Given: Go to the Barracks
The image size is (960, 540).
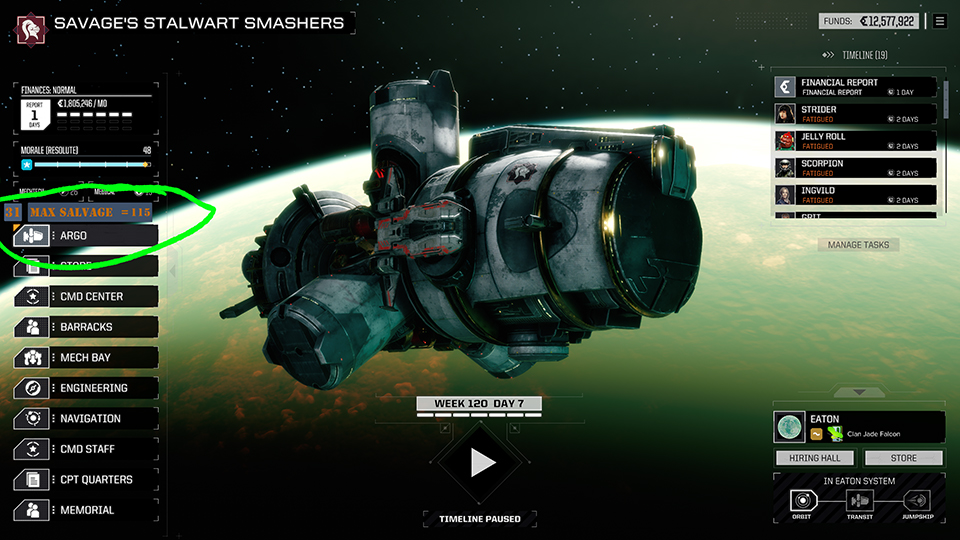Looking at the screenshot, I should 86,327.
